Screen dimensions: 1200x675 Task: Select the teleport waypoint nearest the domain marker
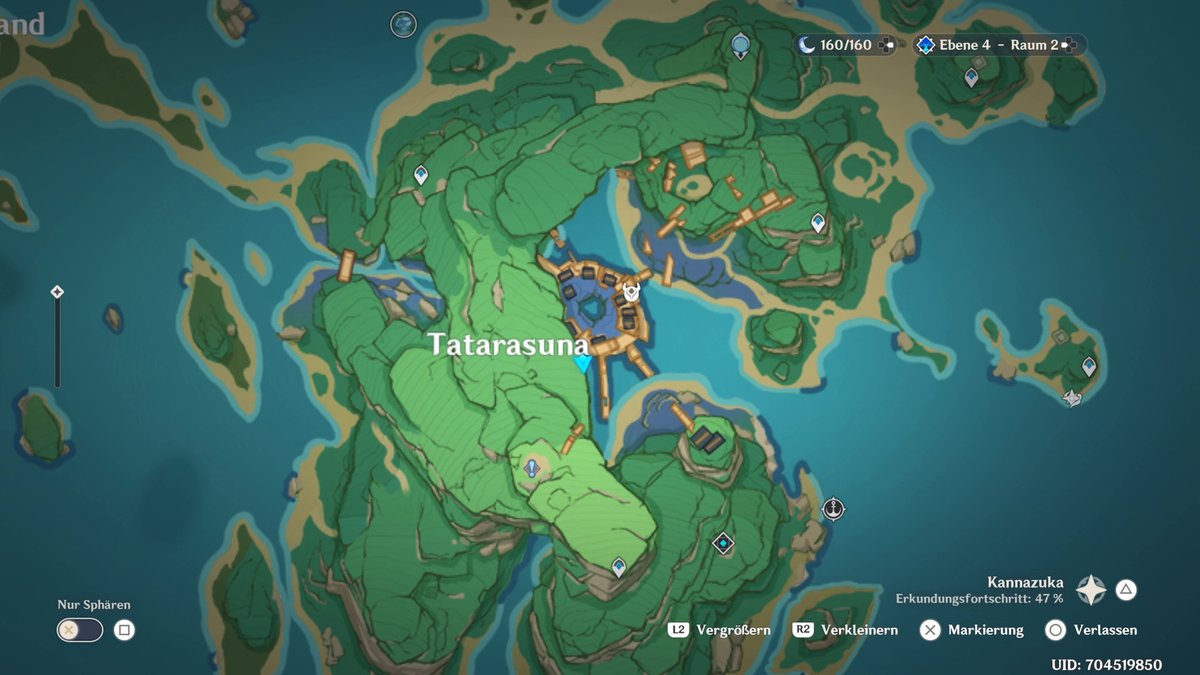[619, 567]
